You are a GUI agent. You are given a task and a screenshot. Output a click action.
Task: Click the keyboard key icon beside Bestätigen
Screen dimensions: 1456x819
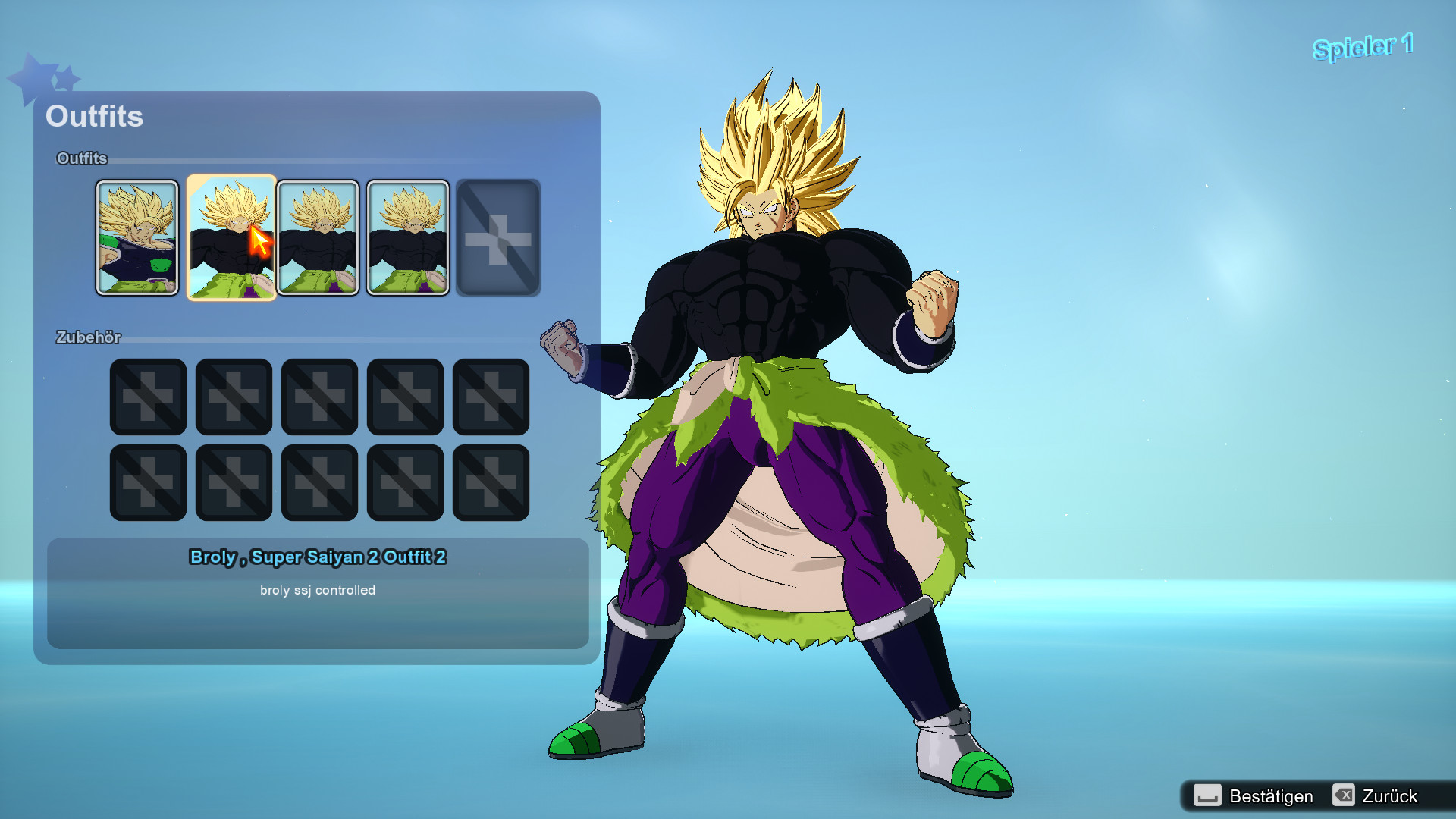(1210, 796)
